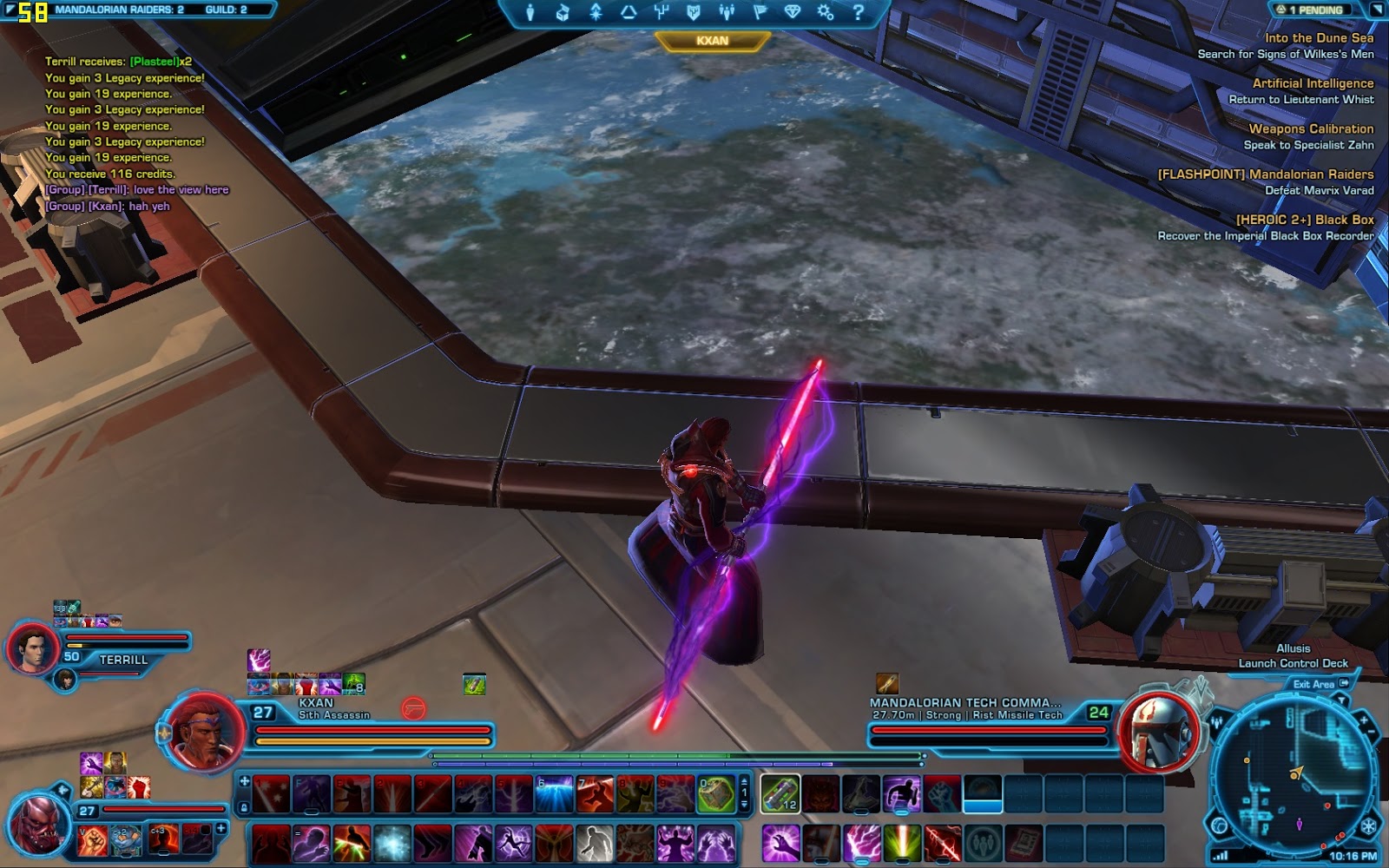The height and width of the screenshot is (868, 1389).
Task: Click the question mark help icon
Action: click(x=858, y=13)
